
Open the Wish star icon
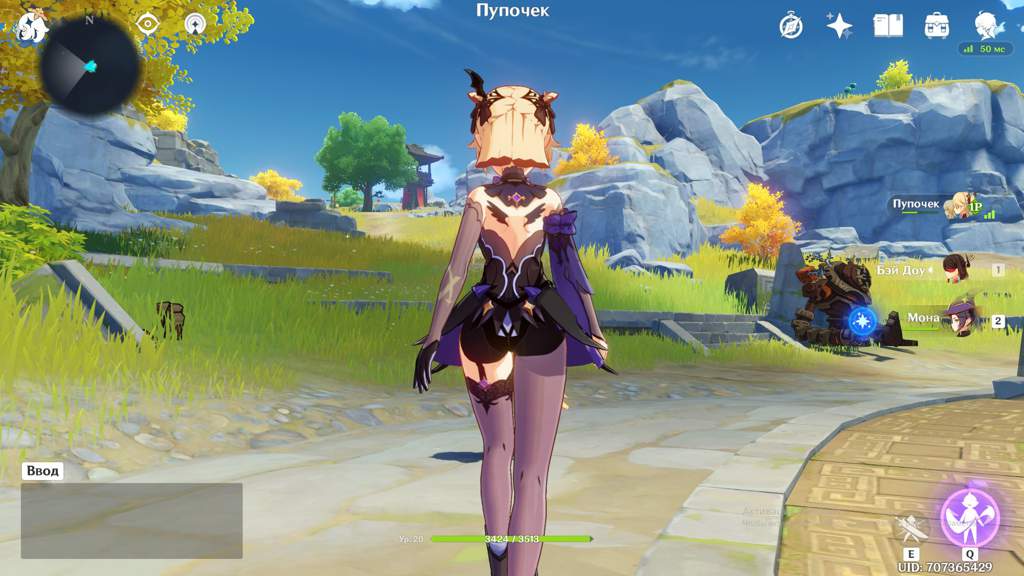click(x=839, y=26)
